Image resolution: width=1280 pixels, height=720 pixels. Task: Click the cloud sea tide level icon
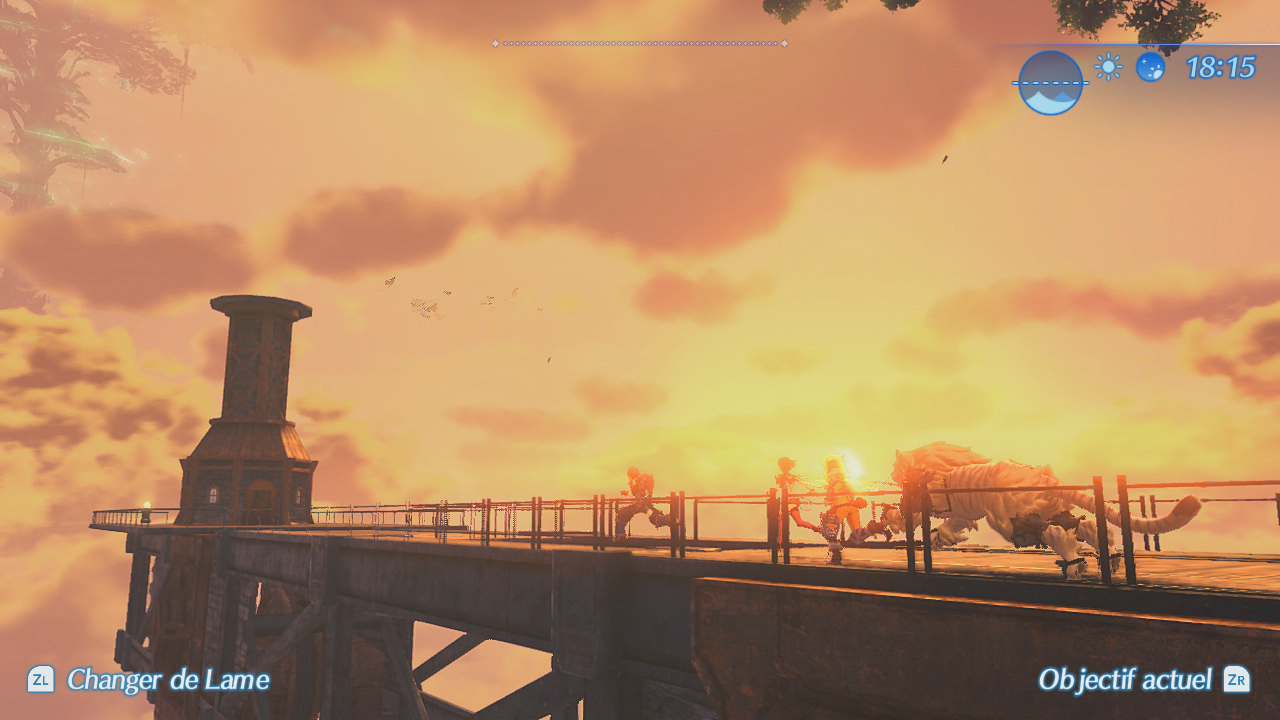point(1050,83)
